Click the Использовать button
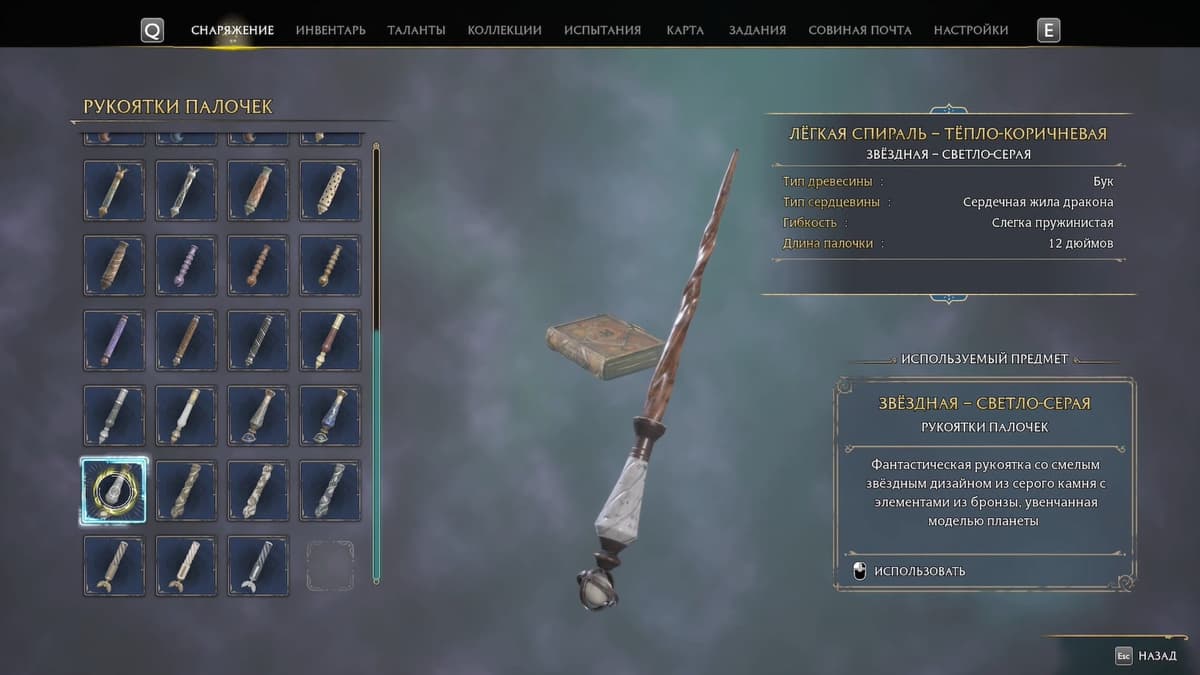Viewport: 1200px width, 675px height. click(x=908, y=571)
